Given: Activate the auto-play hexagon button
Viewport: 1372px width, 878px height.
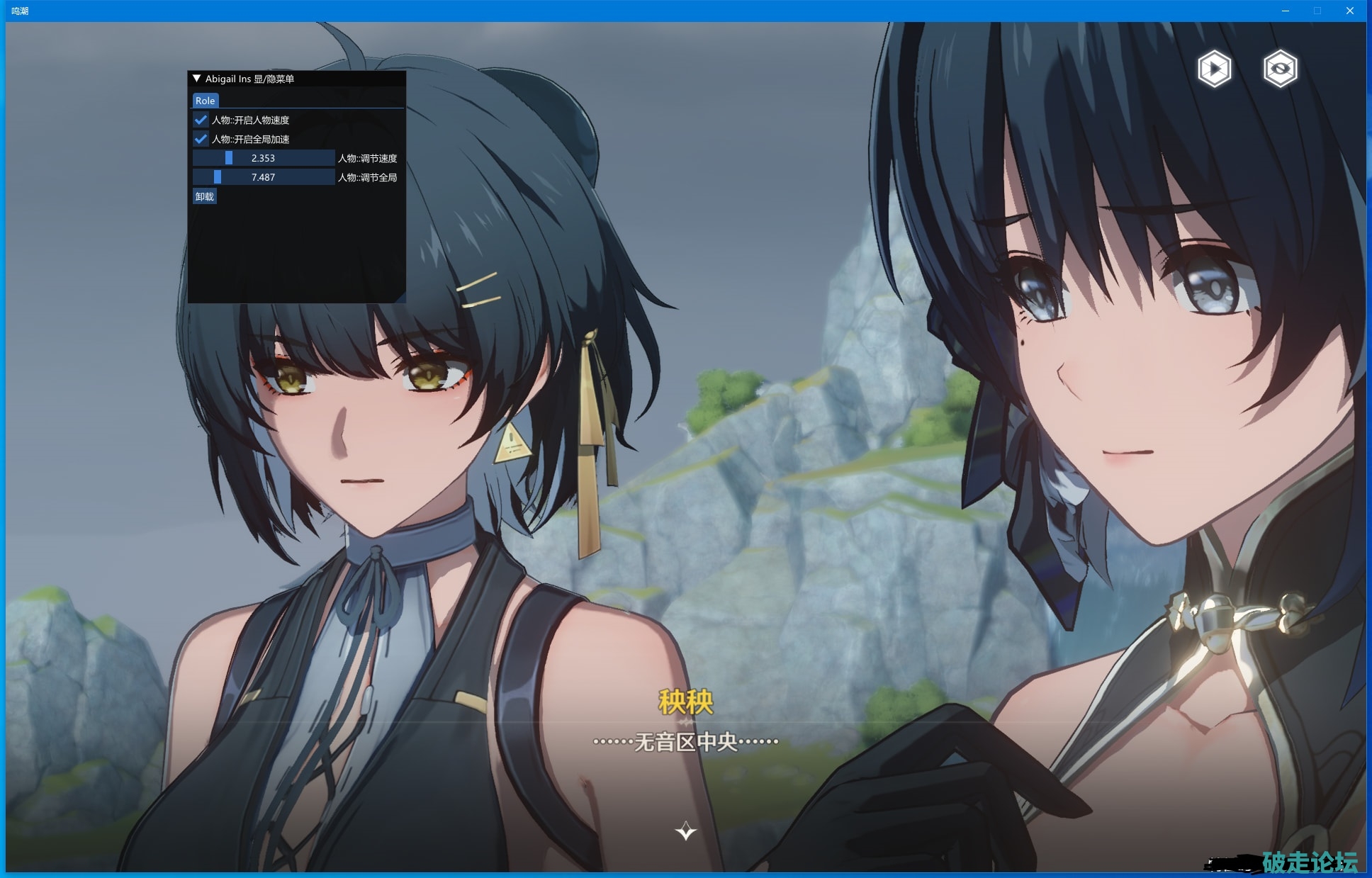Looking at the screenshot, I should 1214,69.
